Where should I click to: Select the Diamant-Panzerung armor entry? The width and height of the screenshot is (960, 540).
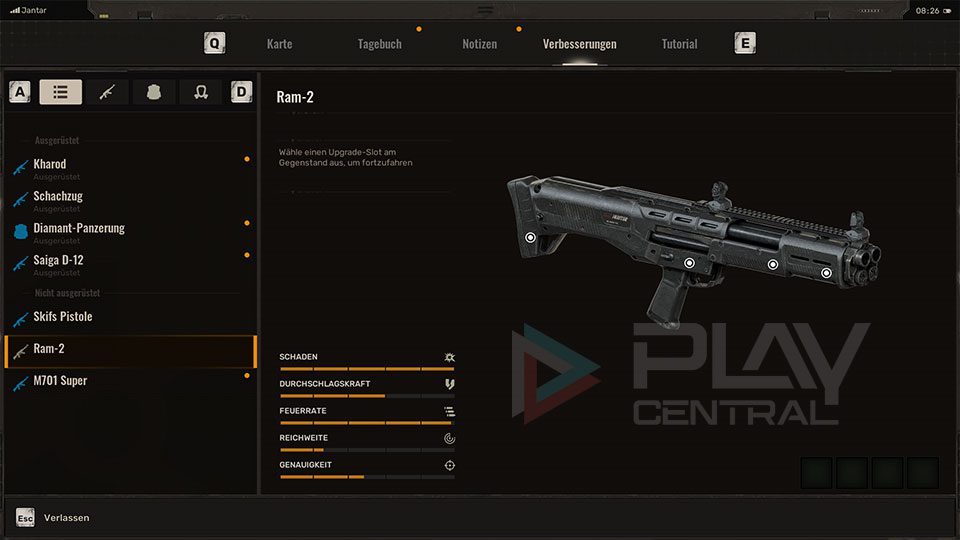pos(79,229)
